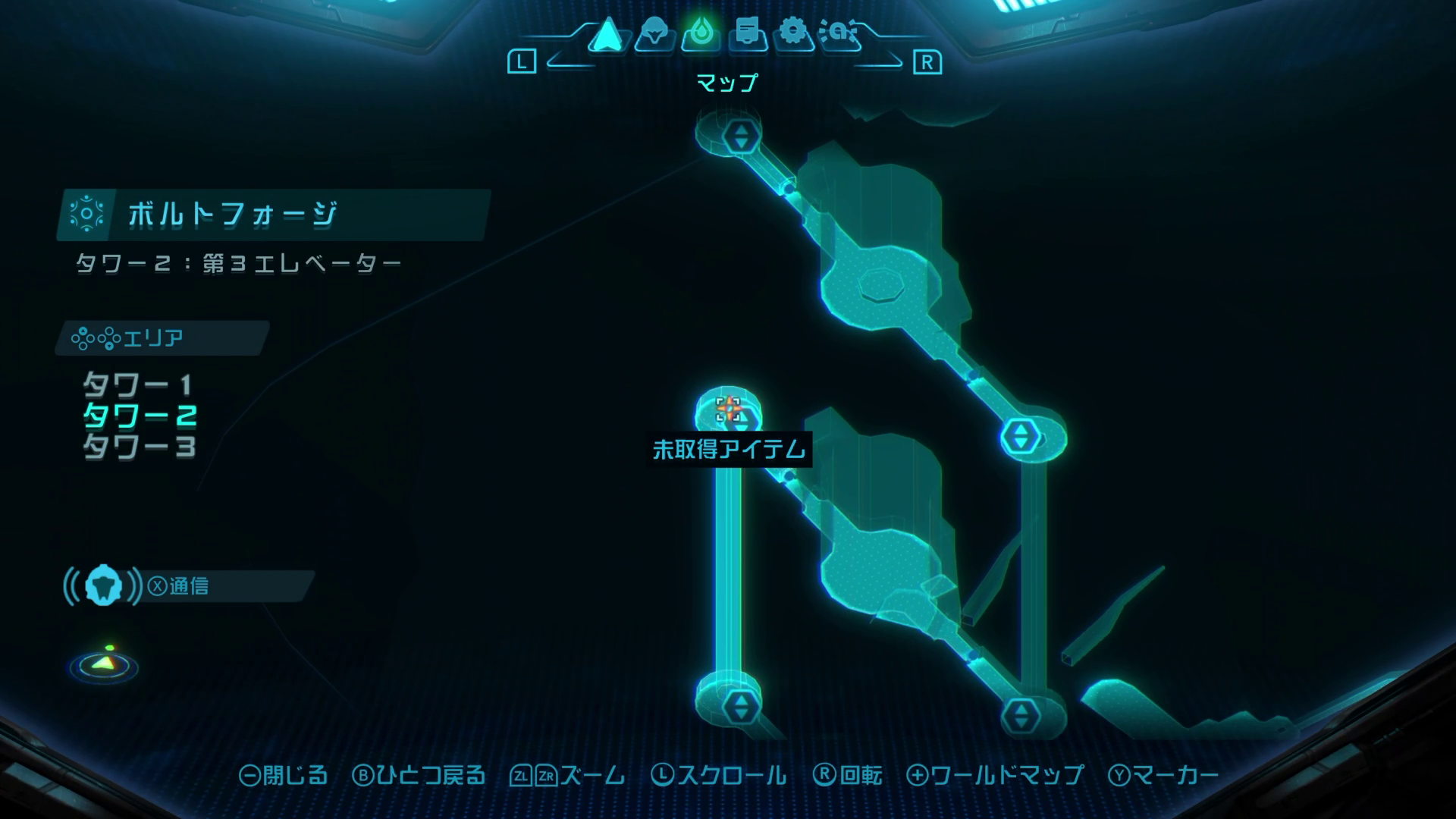Switch to the amiibo tab
The image size is (1456, 819).
point(839,35)
